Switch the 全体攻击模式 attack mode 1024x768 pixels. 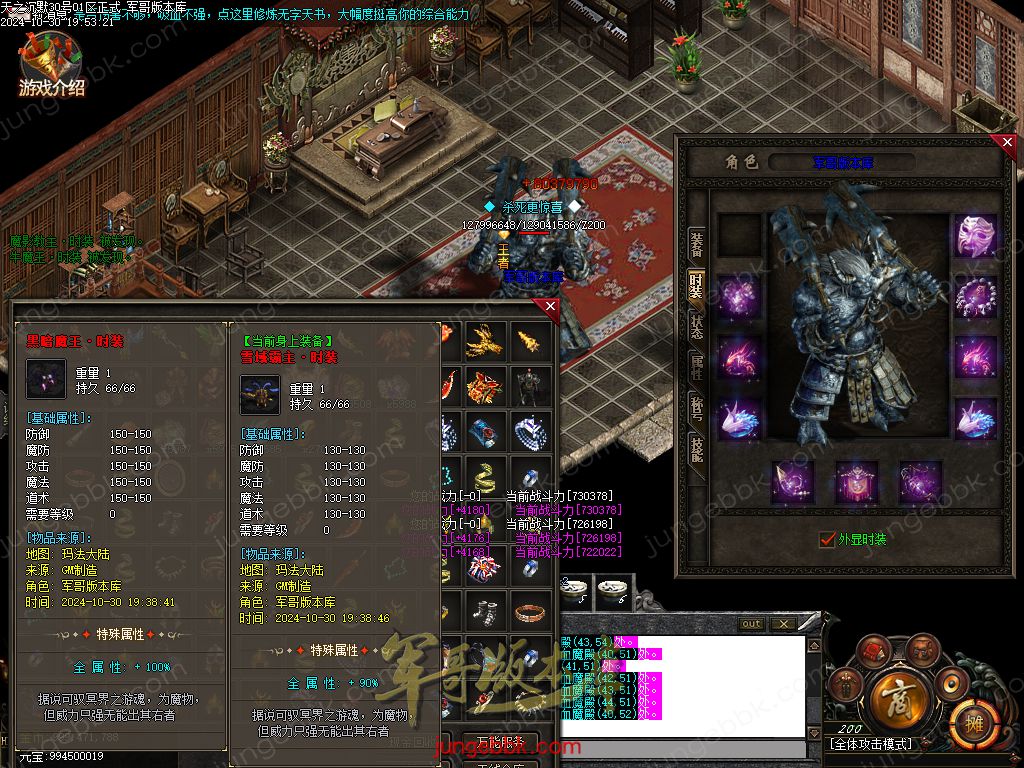(x=870, y=745)
